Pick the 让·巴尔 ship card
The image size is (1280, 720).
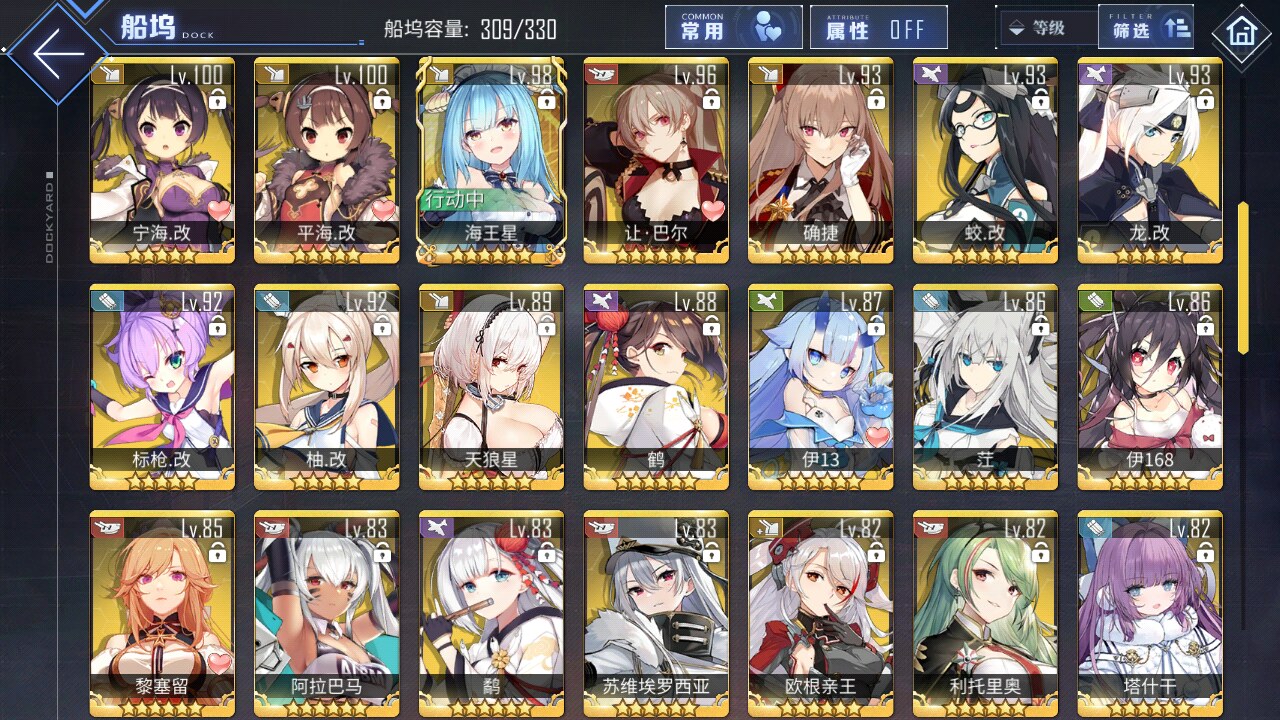click(x=656, y=160)
